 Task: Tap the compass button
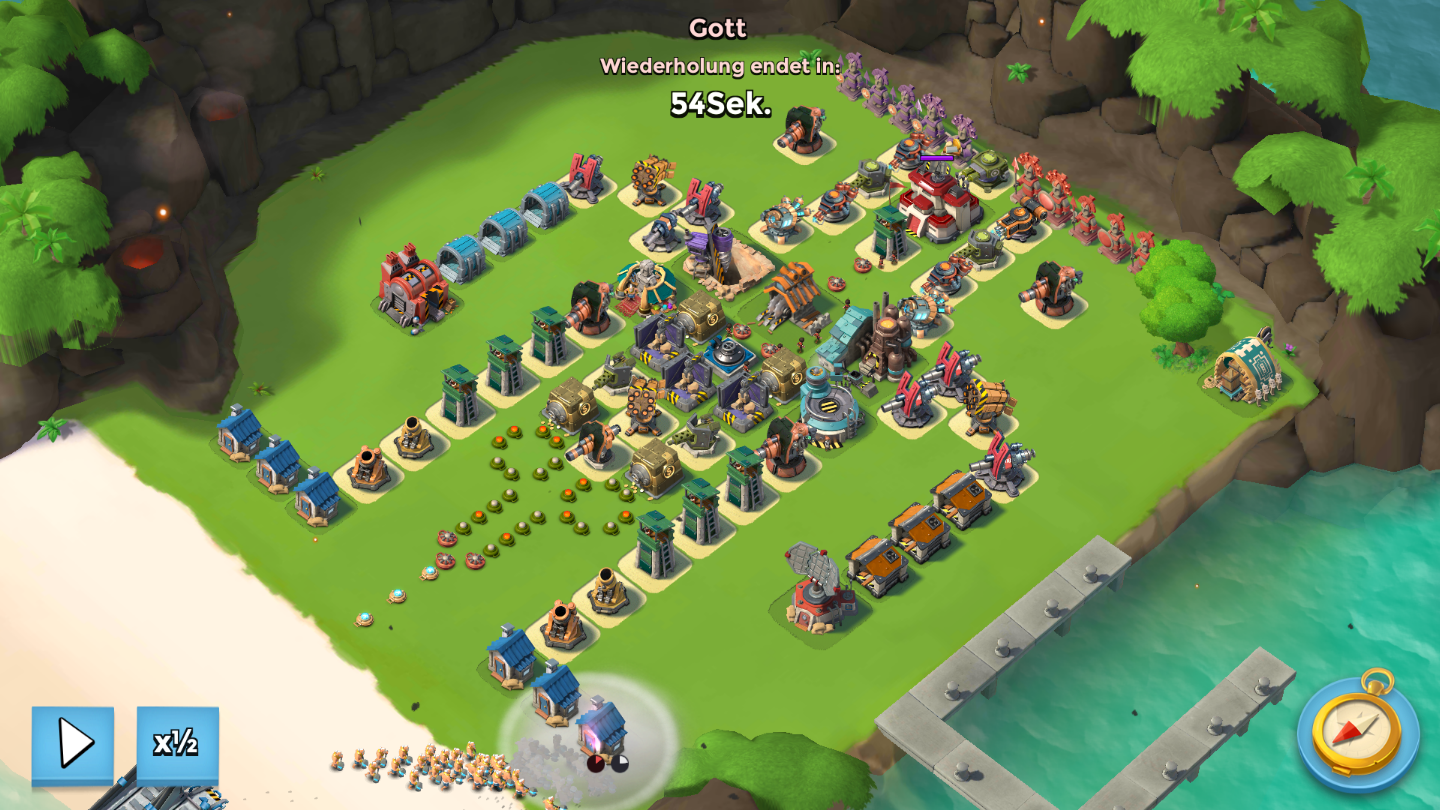coord(1357,729)
